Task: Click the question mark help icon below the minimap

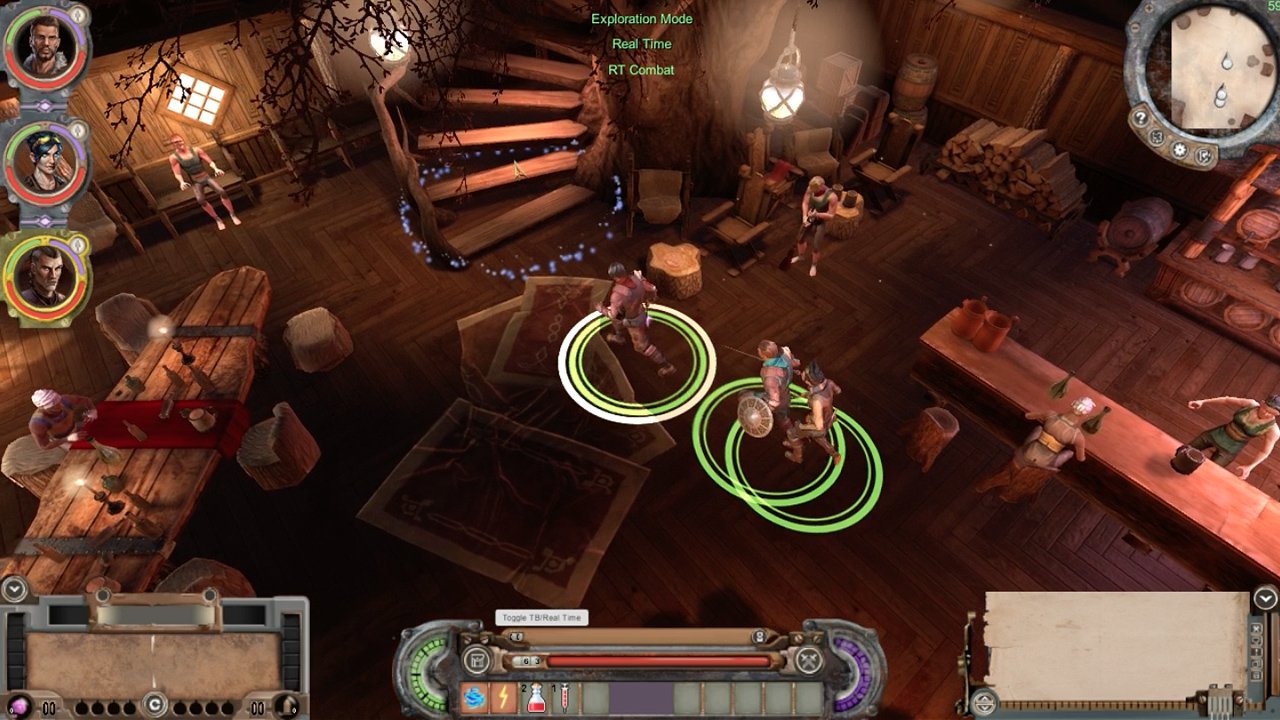Action: point(1141,118)
